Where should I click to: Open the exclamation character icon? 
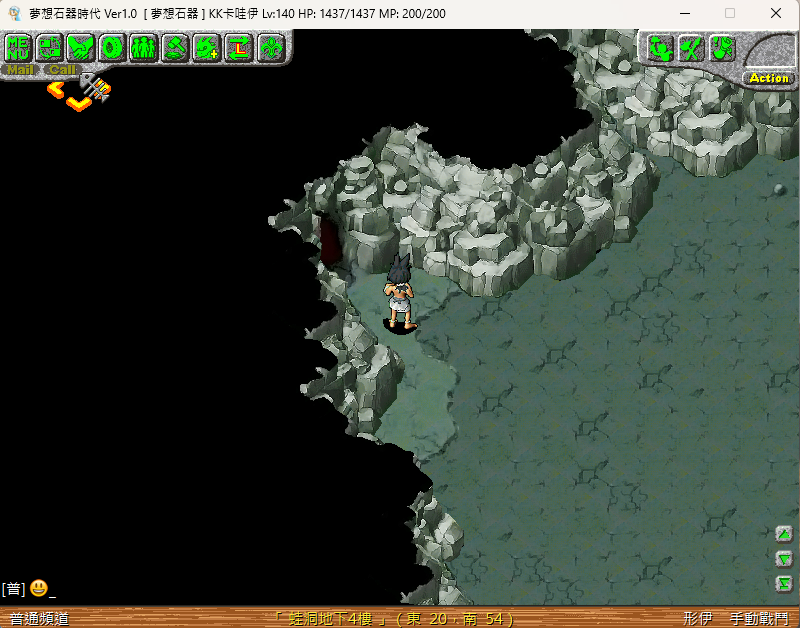click(x=722, y=47)
